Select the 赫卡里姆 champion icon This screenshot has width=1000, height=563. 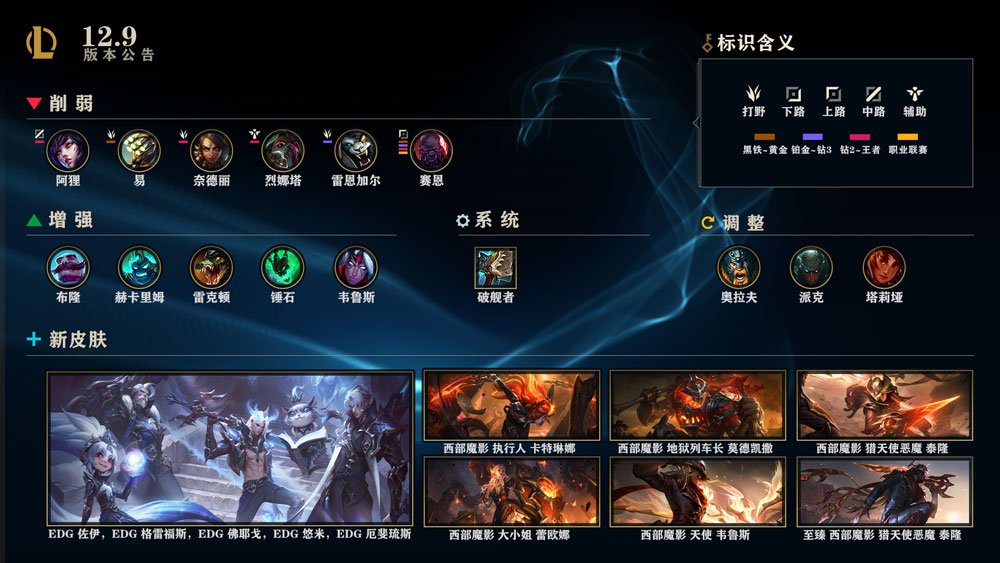point(139,267)
